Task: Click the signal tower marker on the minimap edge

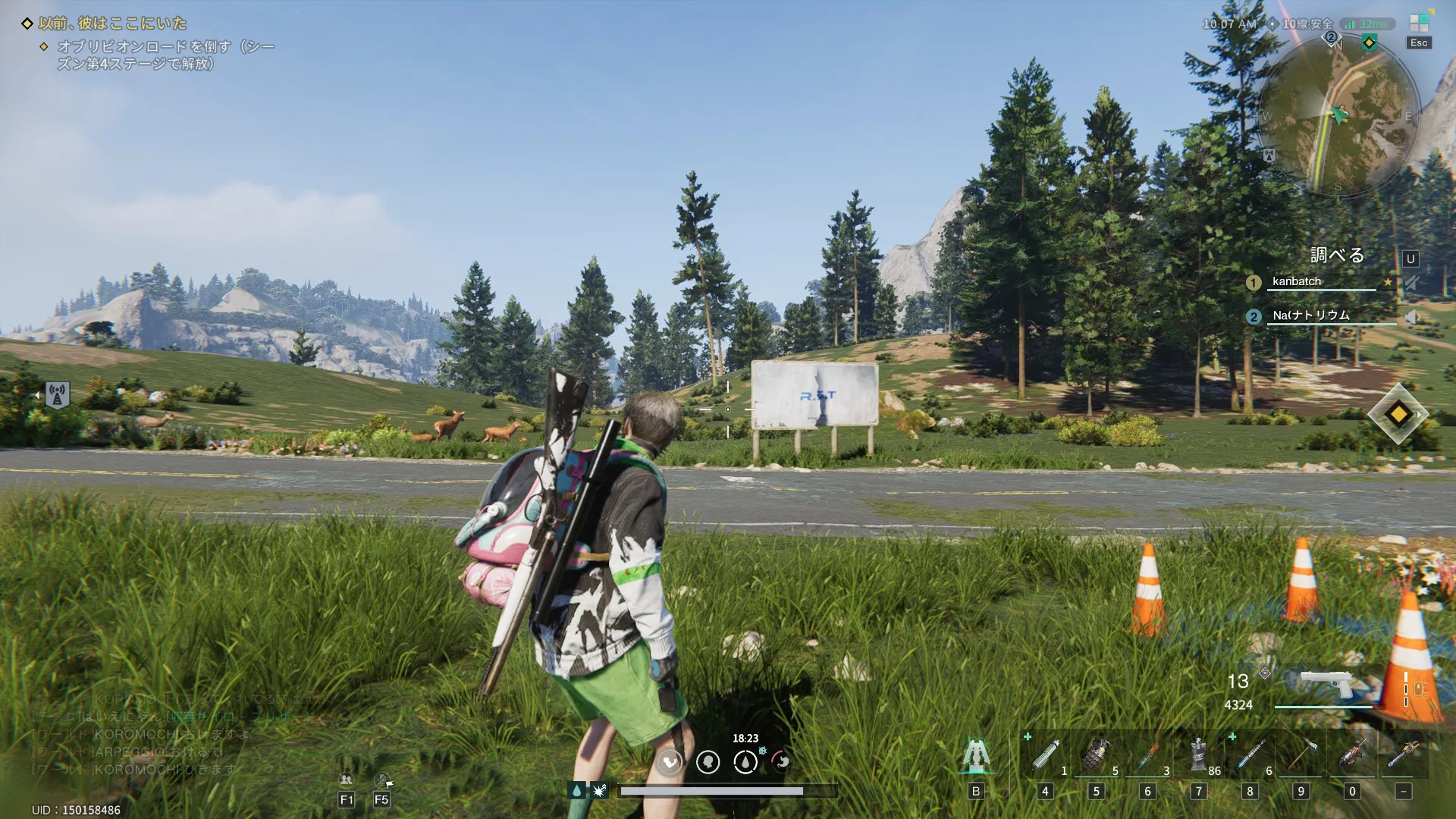Action: [x=1269, y=155]
